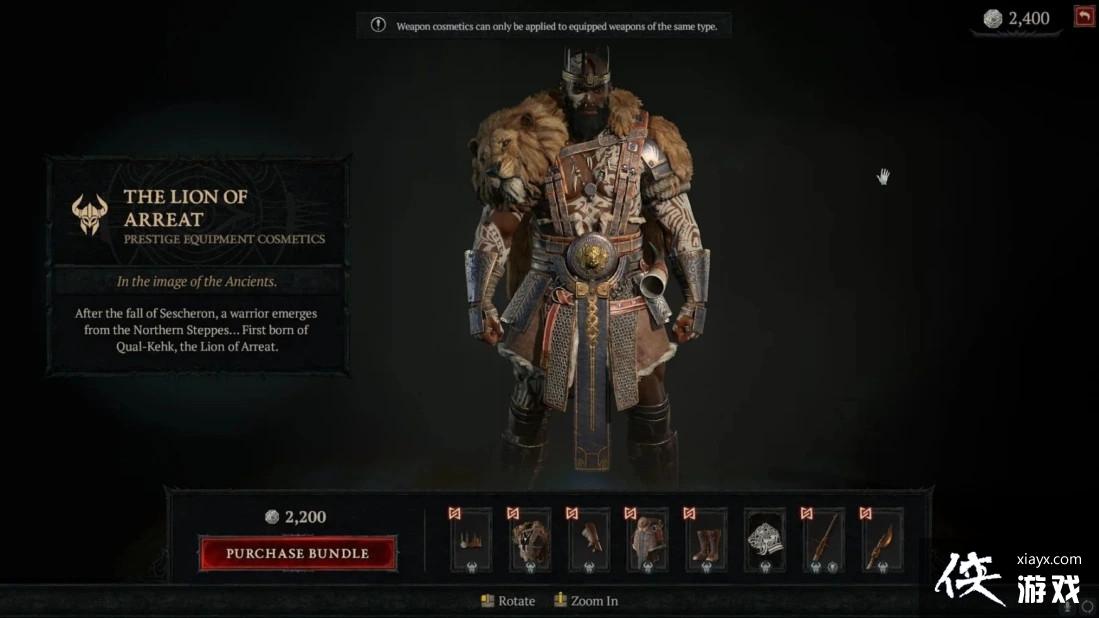Choose the leather gloves cosmetic slot
The width and height of the screenshot is (1099, 618).
click(589, 540)
